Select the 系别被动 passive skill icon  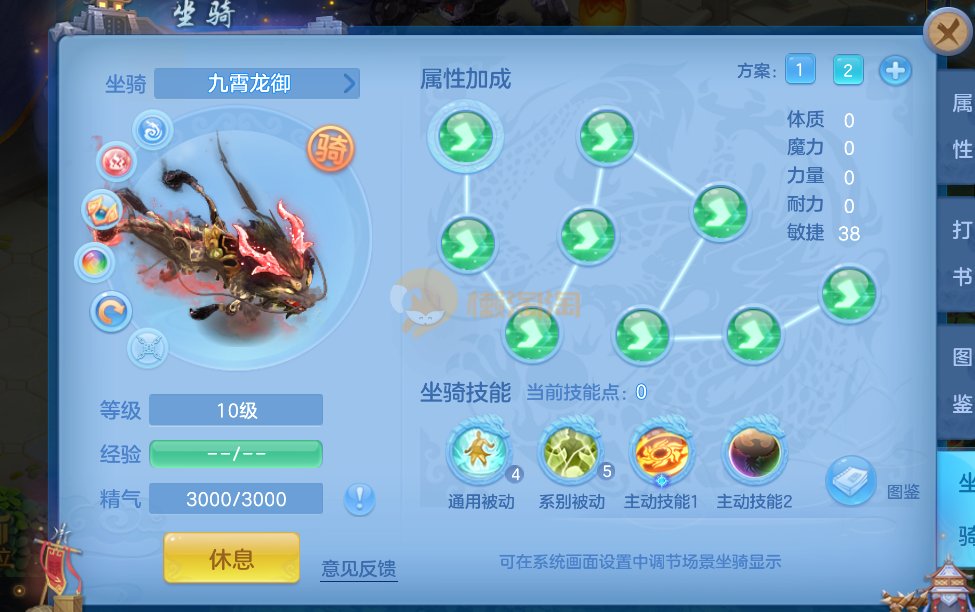pos(570,453)
